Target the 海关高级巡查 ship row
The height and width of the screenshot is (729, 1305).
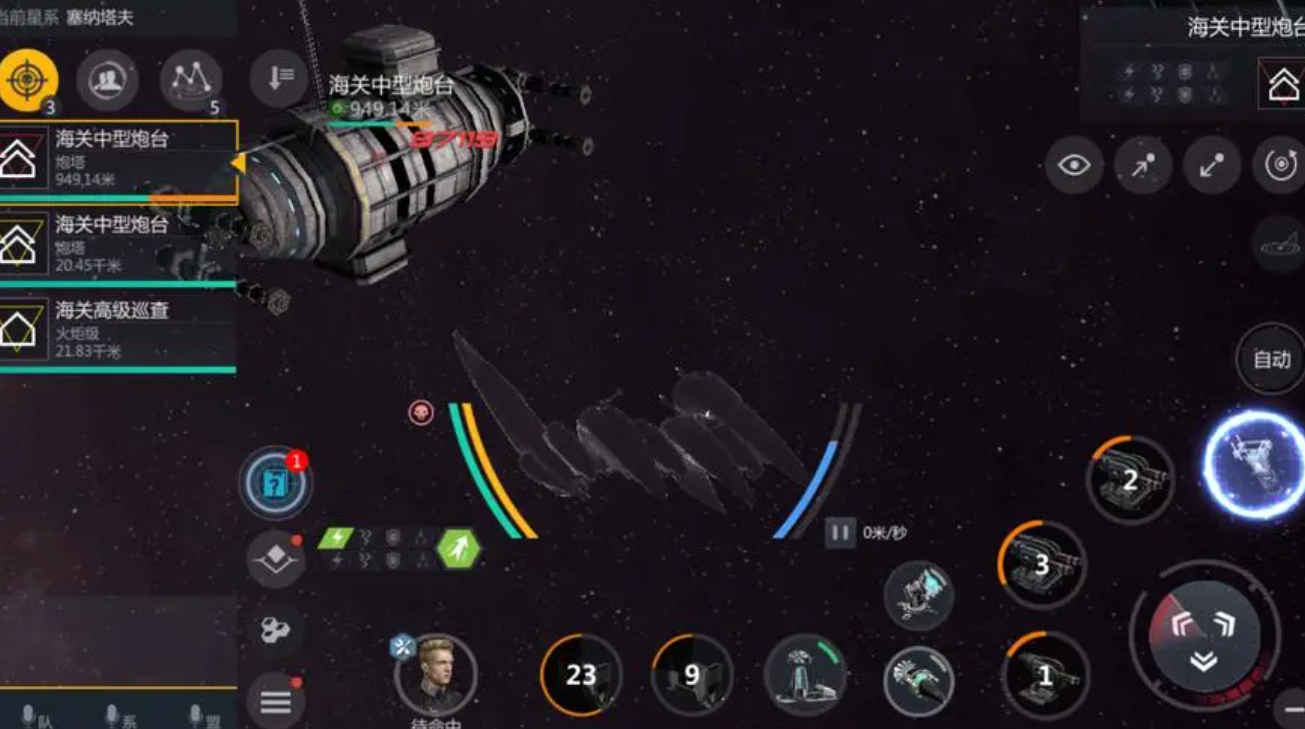(118, 330)
